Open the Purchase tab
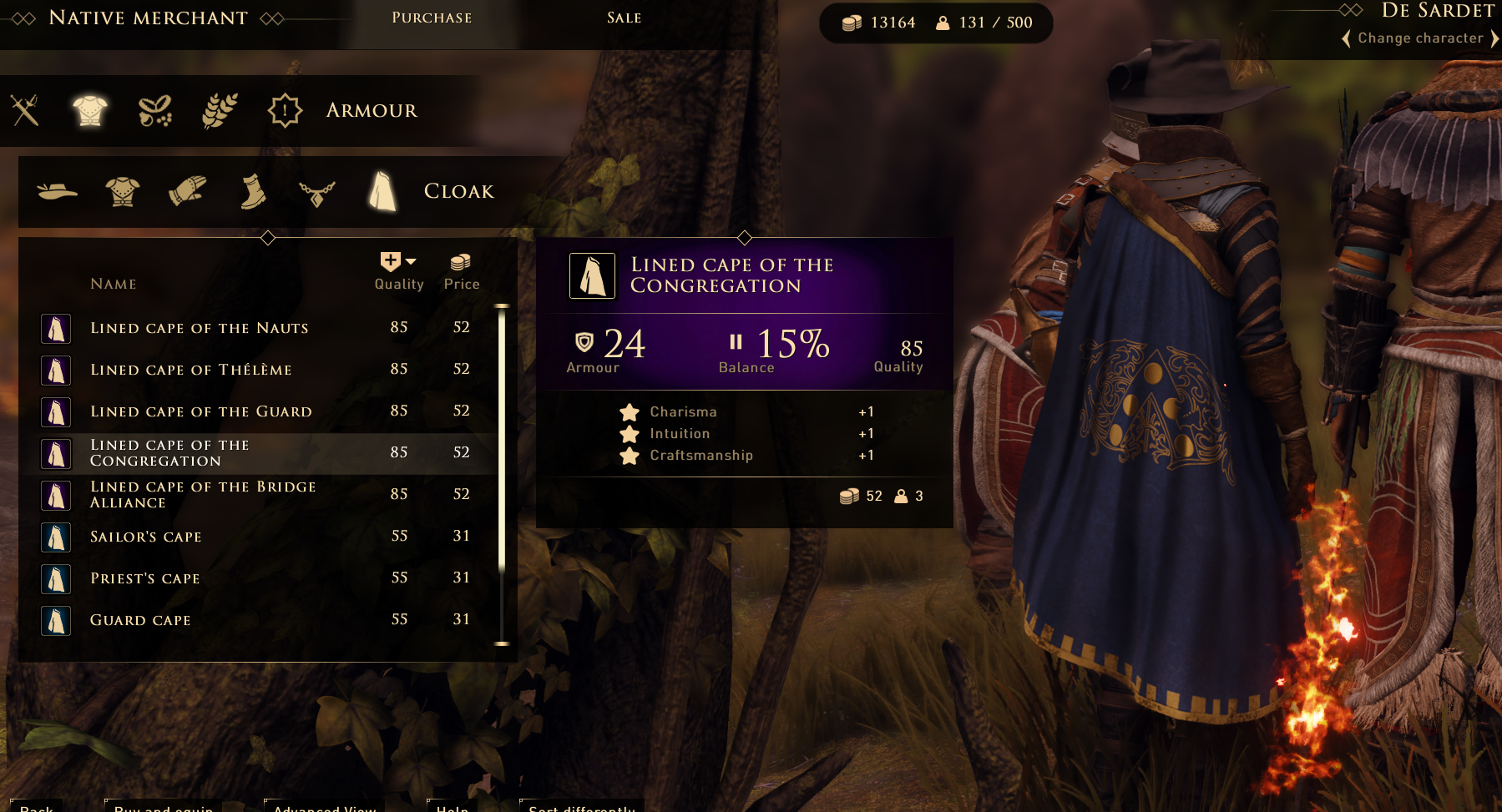 (432, 18)
